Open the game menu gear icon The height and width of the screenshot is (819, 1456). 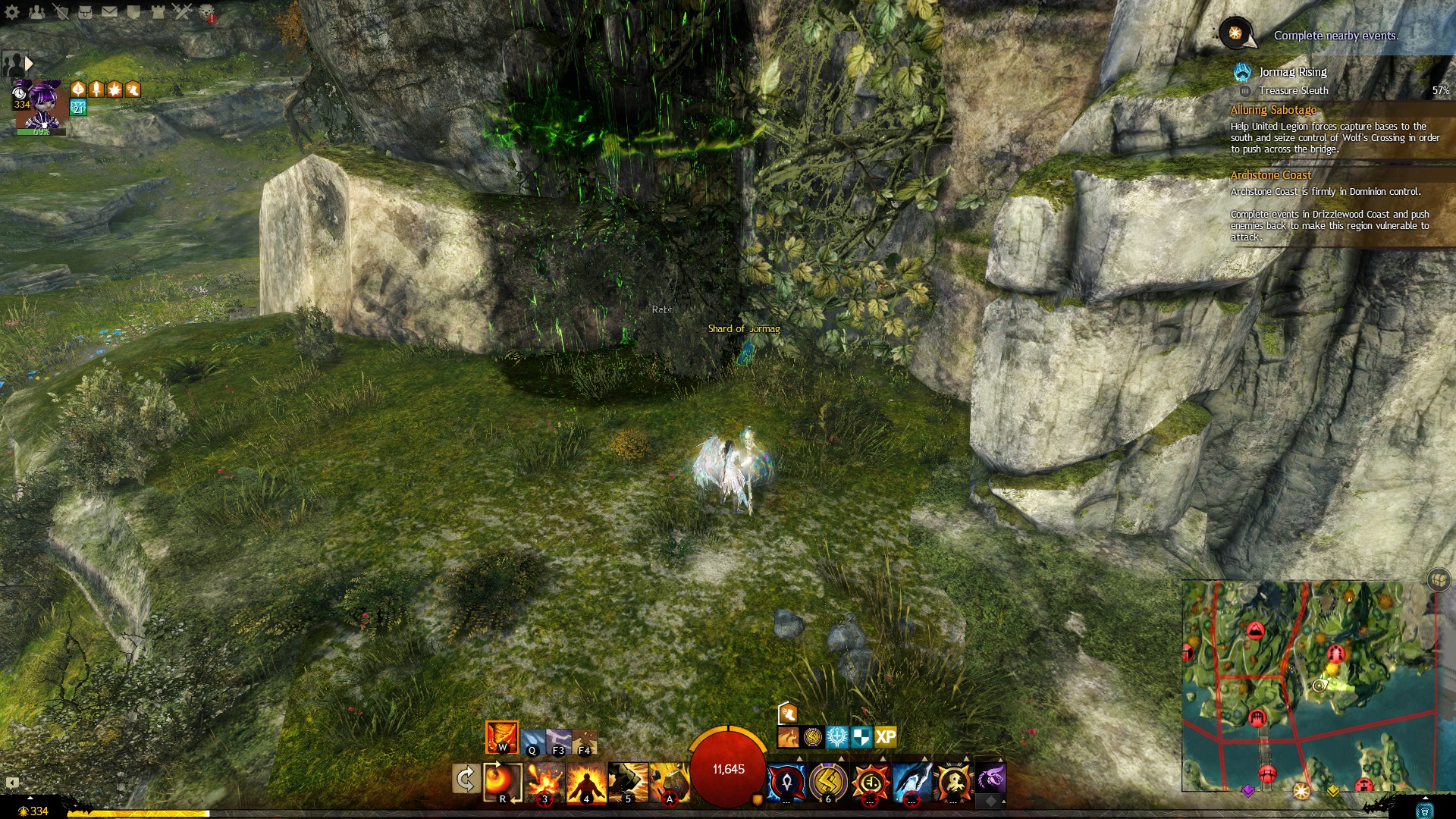tap(12, 11)
